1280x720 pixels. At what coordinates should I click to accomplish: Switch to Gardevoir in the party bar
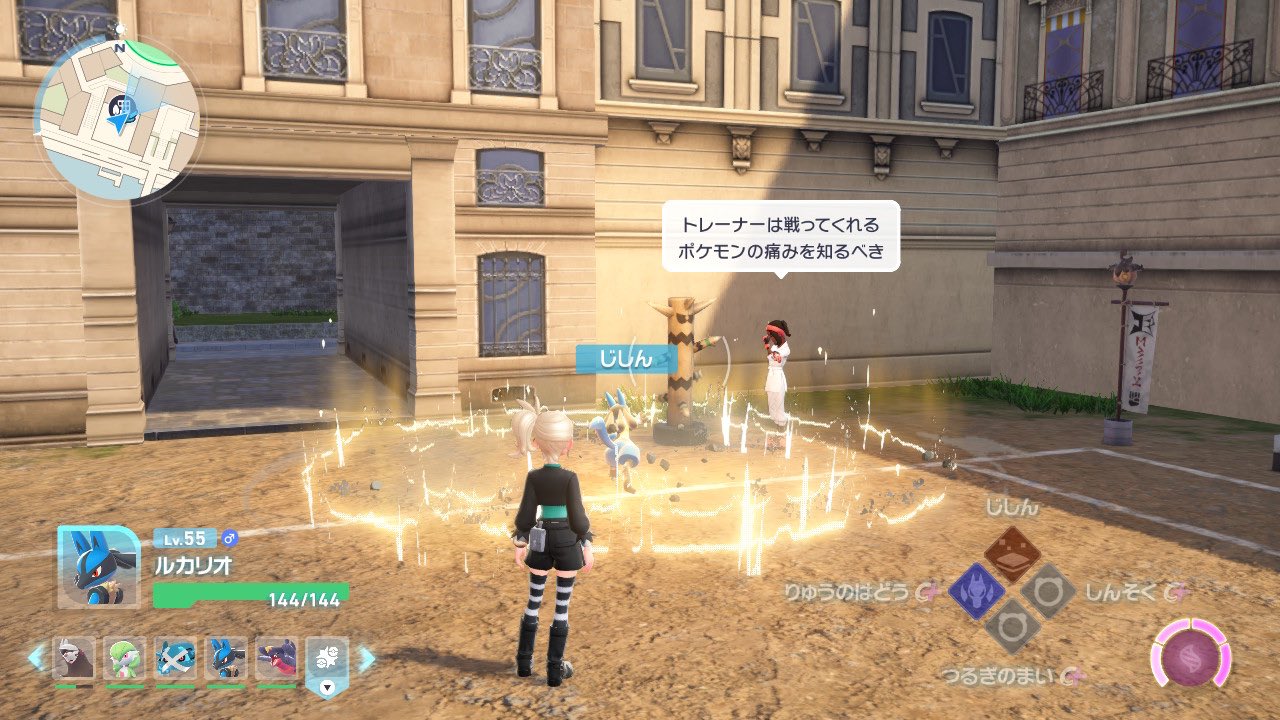point(125,659)
